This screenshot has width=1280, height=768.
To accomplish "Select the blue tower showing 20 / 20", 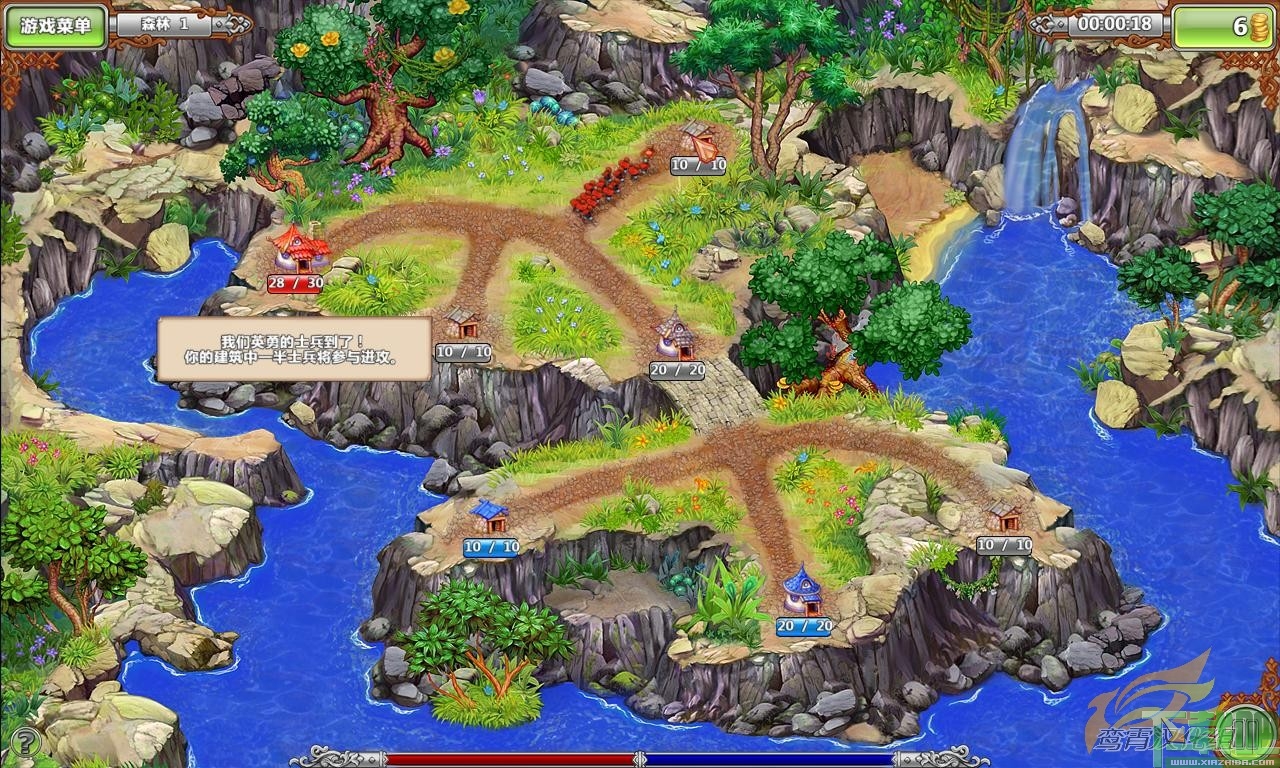I will 803,591.
